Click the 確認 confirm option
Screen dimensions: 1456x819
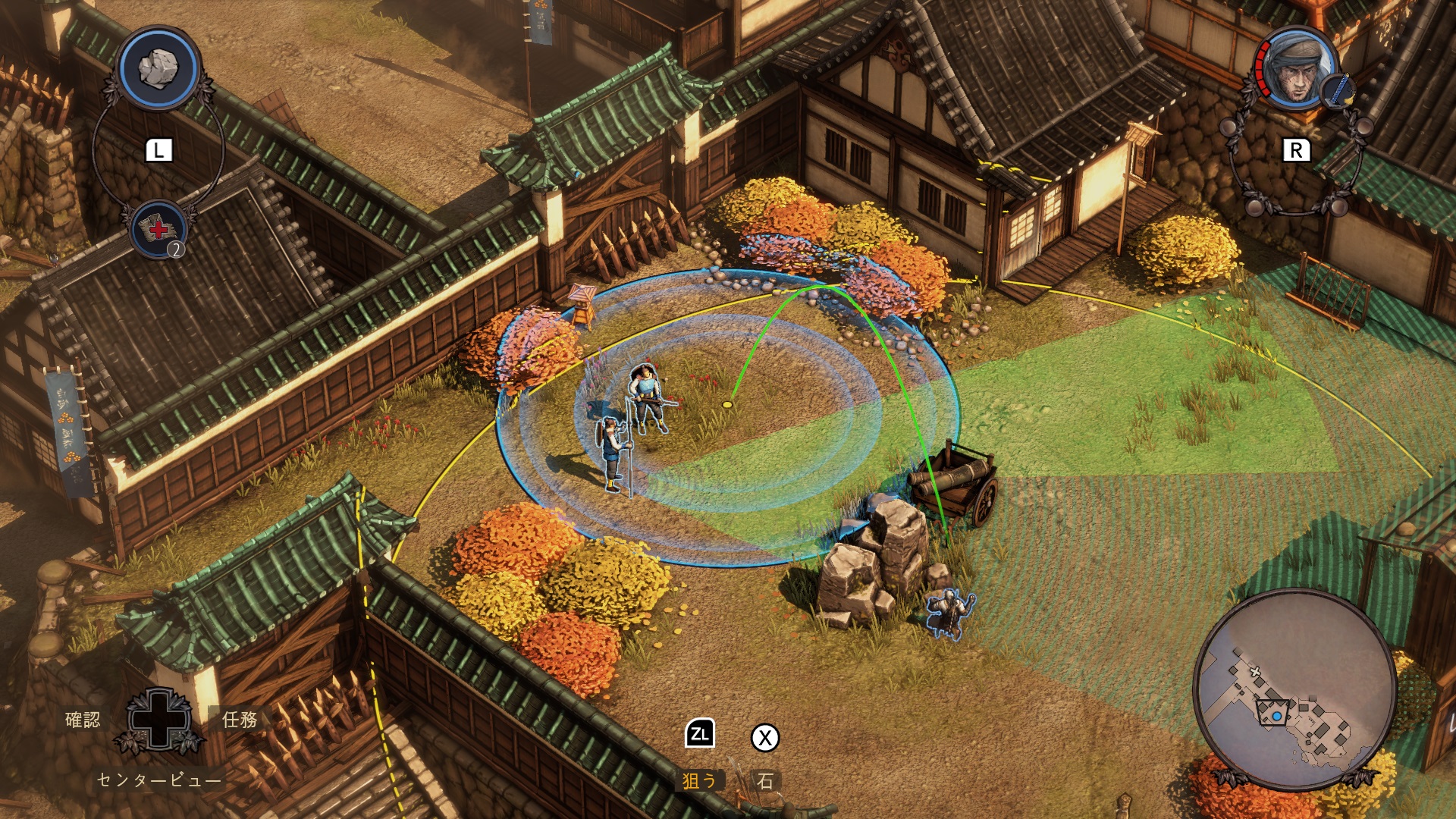coord(83,719)
